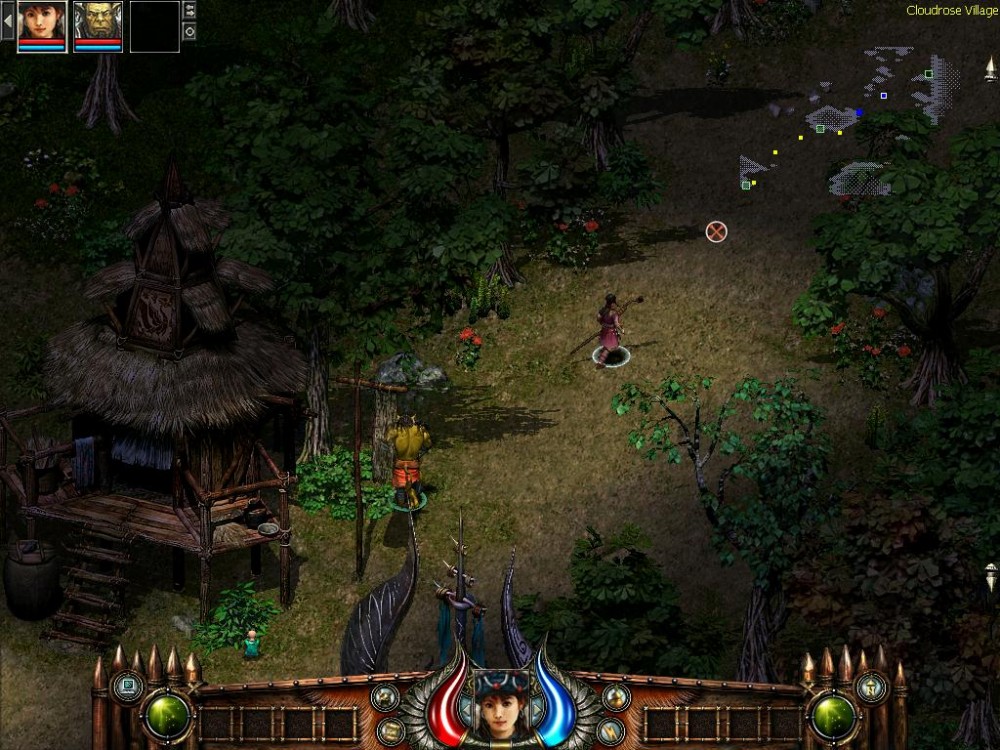Screen dimensions: 1000x750
Task: Click the overlay minimap of Cloudrose Village
Action: 850,120
